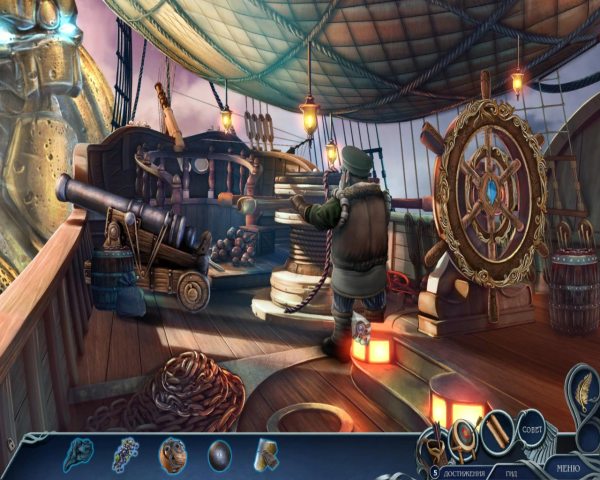
Task: Select the blue stone inventory item
Action: click(78, 455)
